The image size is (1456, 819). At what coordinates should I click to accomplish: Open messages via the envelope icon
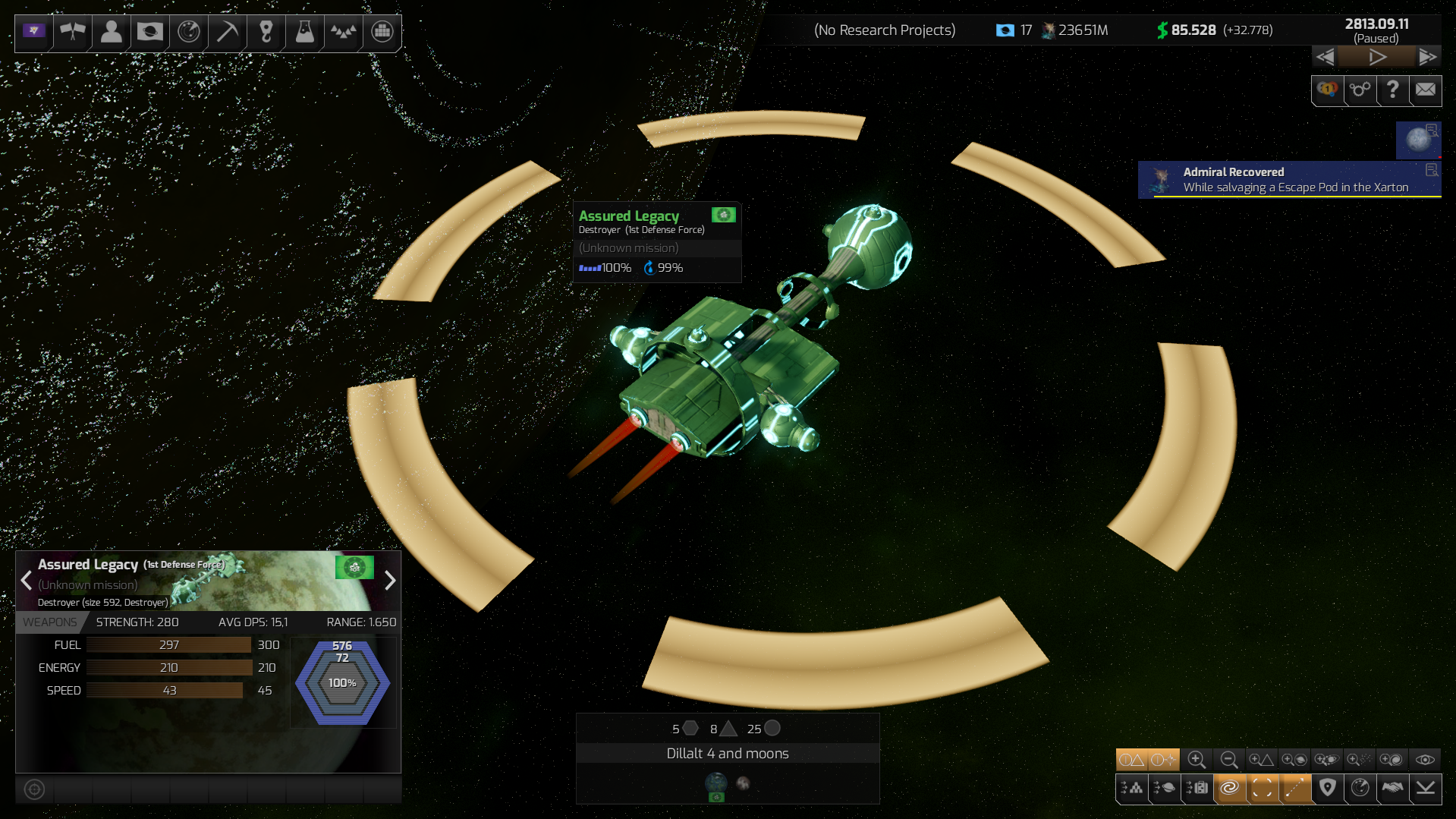tap(1425, 90)
